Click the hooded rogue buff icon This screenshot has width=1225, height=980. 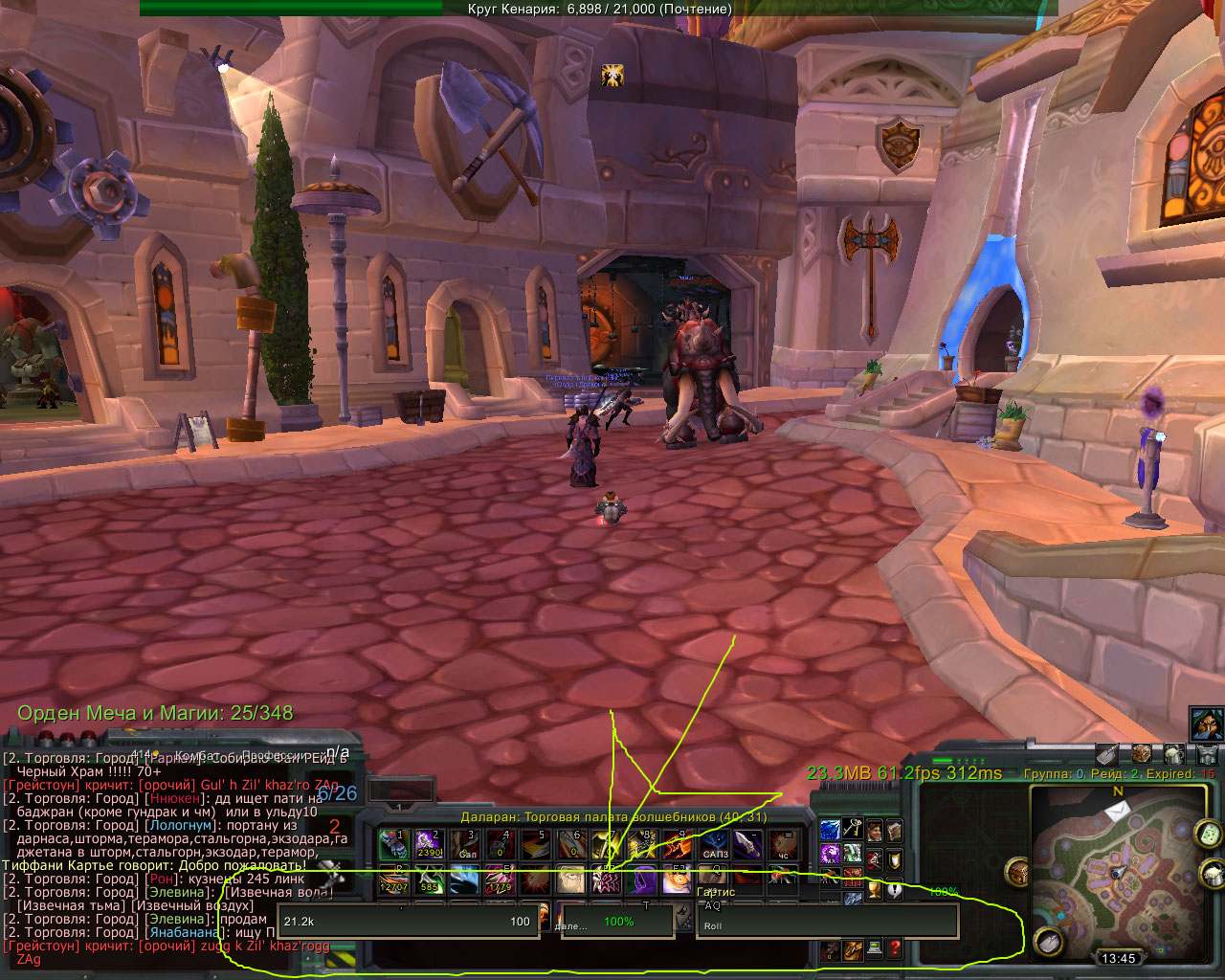pos(1205,723)
